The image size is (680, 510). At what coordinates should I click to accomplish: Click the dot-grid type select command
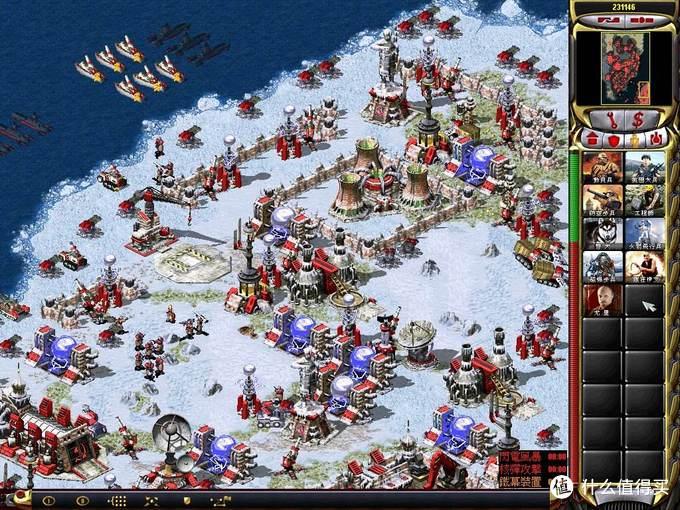click(117, 500)
